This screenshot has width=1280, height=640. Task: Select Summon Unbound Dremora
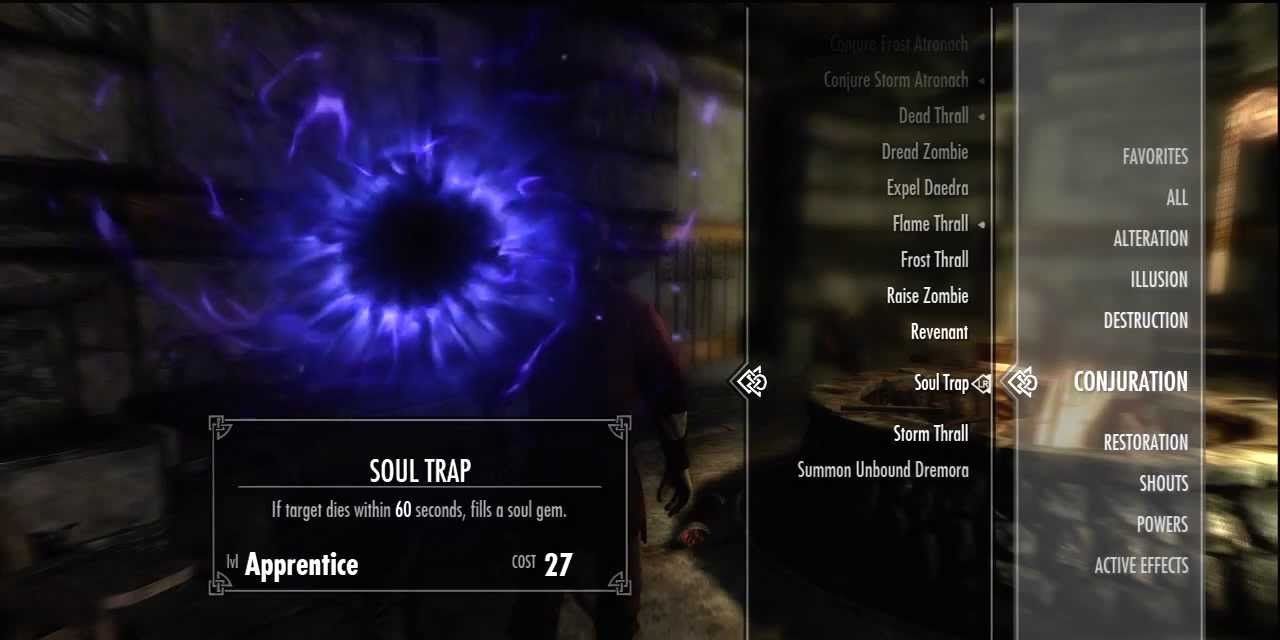tap(882, 470)
